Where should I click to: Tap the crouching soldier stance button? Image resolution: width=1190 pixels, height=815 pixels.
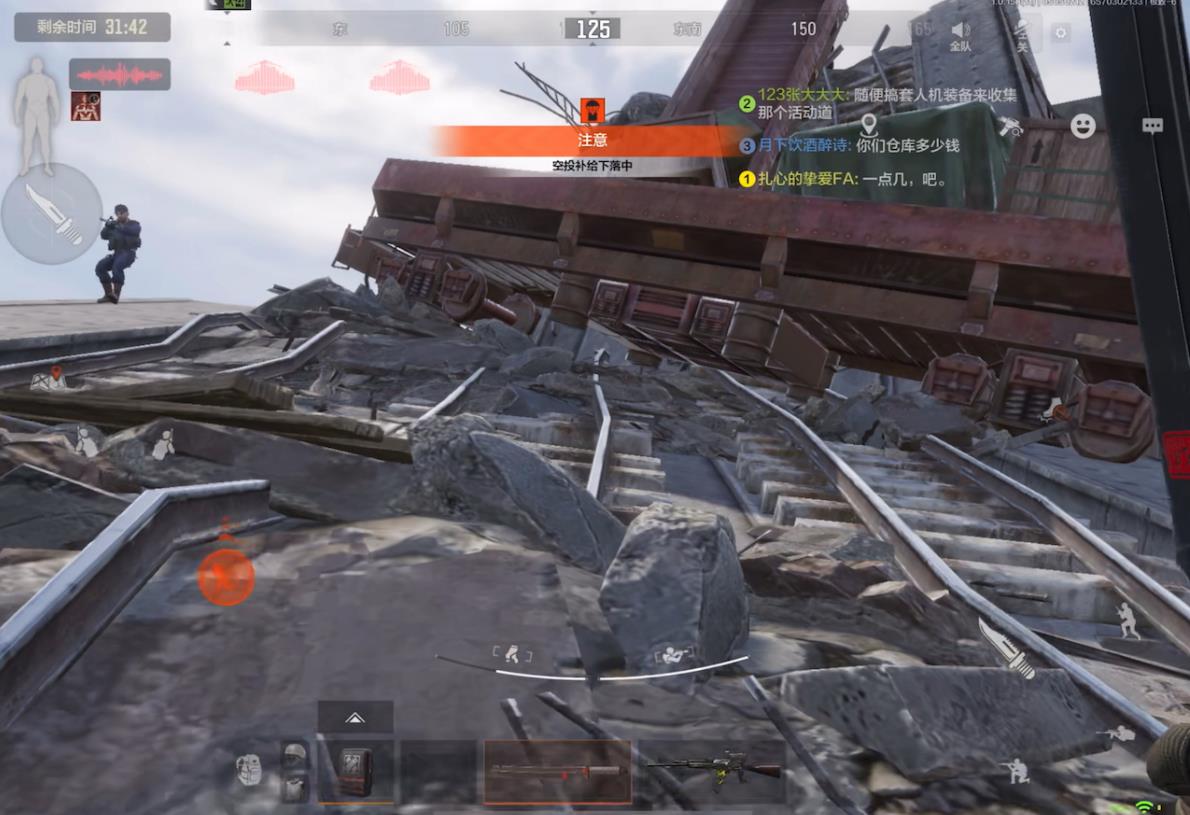[1017, 771]
